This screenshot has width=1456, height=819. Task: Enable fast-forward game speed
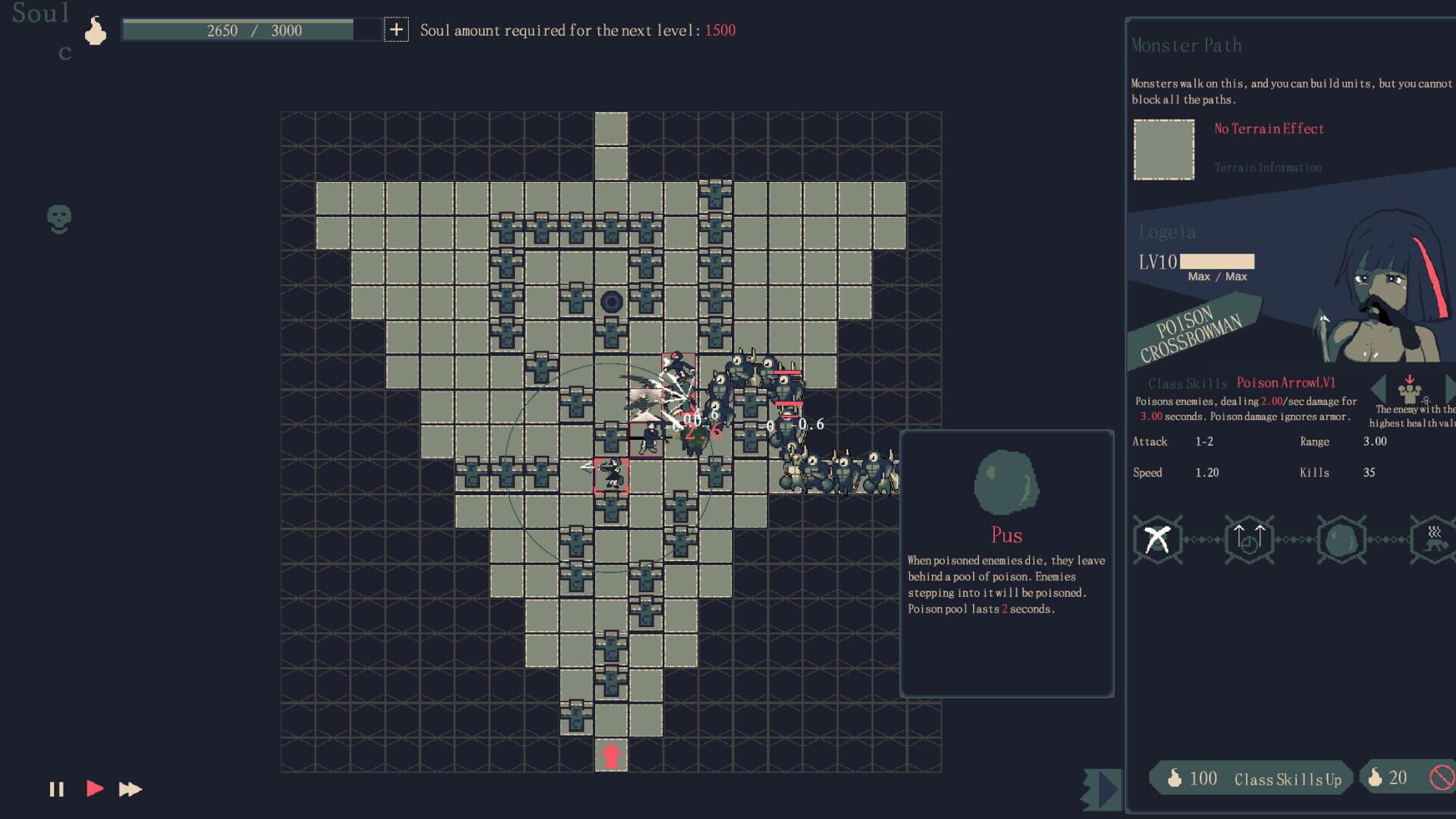tap(128, 789)
